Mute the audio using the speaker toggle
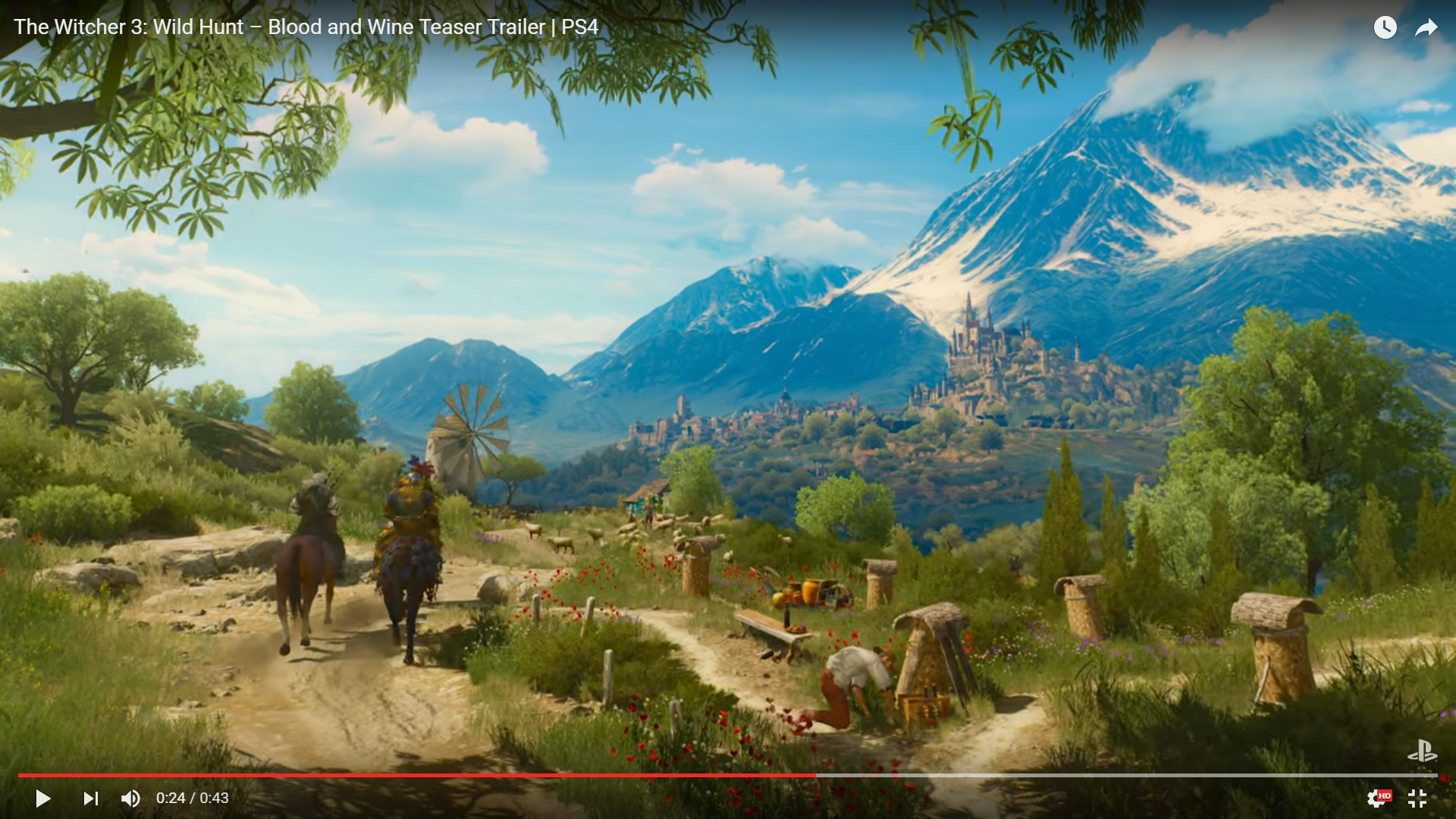1456x819 pixels. [130, 798]
